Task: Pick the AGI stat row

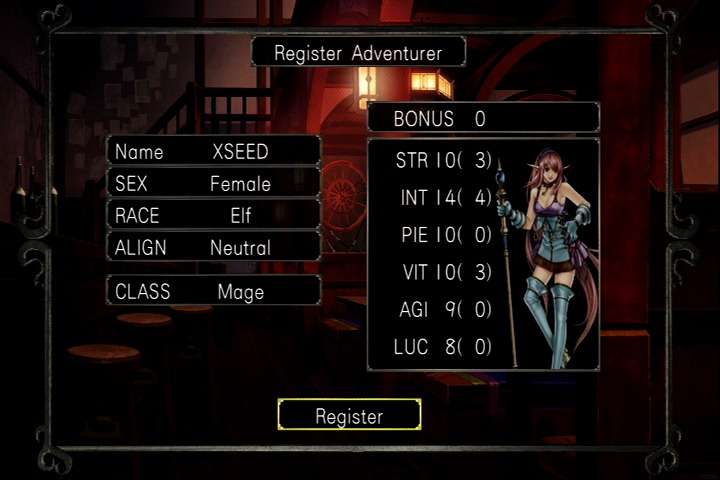Action: click(x=443, y=310)
